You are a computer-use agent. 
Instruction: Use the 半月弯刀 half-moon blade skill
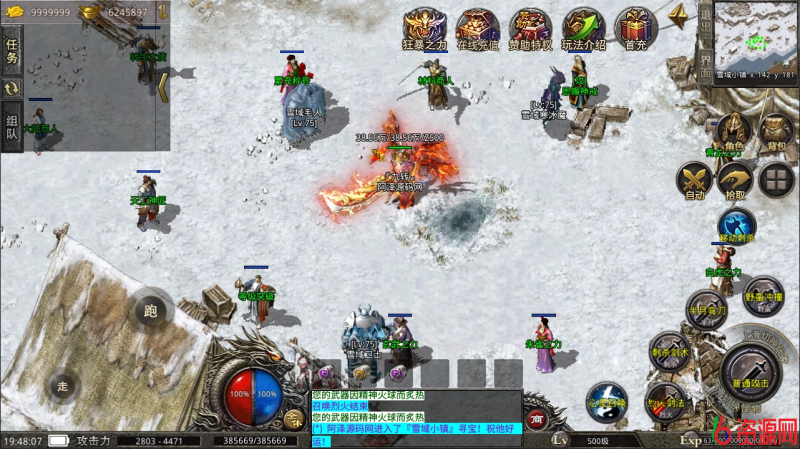pos(705,308)
